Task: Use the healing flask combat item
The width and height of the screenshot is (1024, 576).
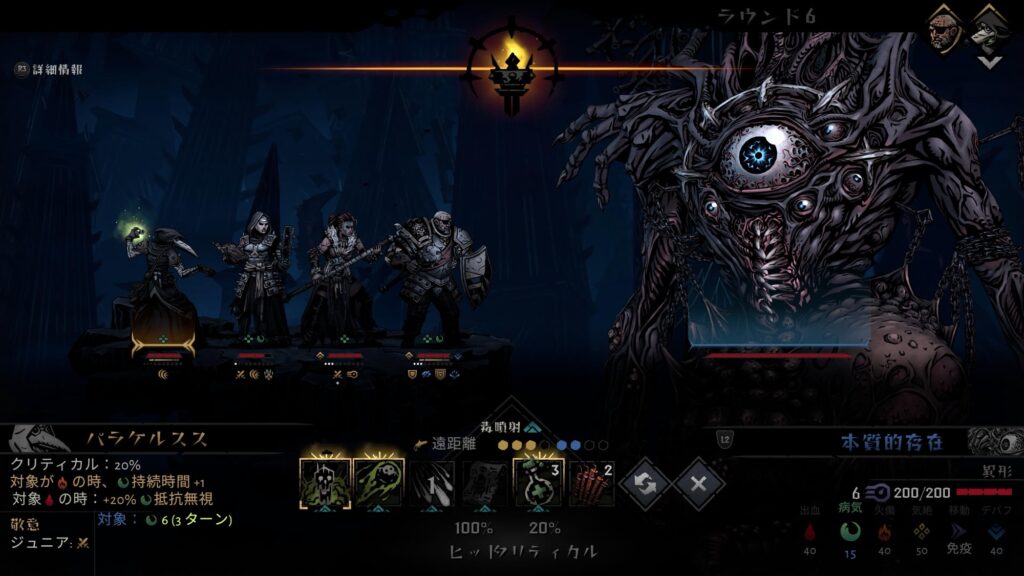Action: (x=539, y=484)
